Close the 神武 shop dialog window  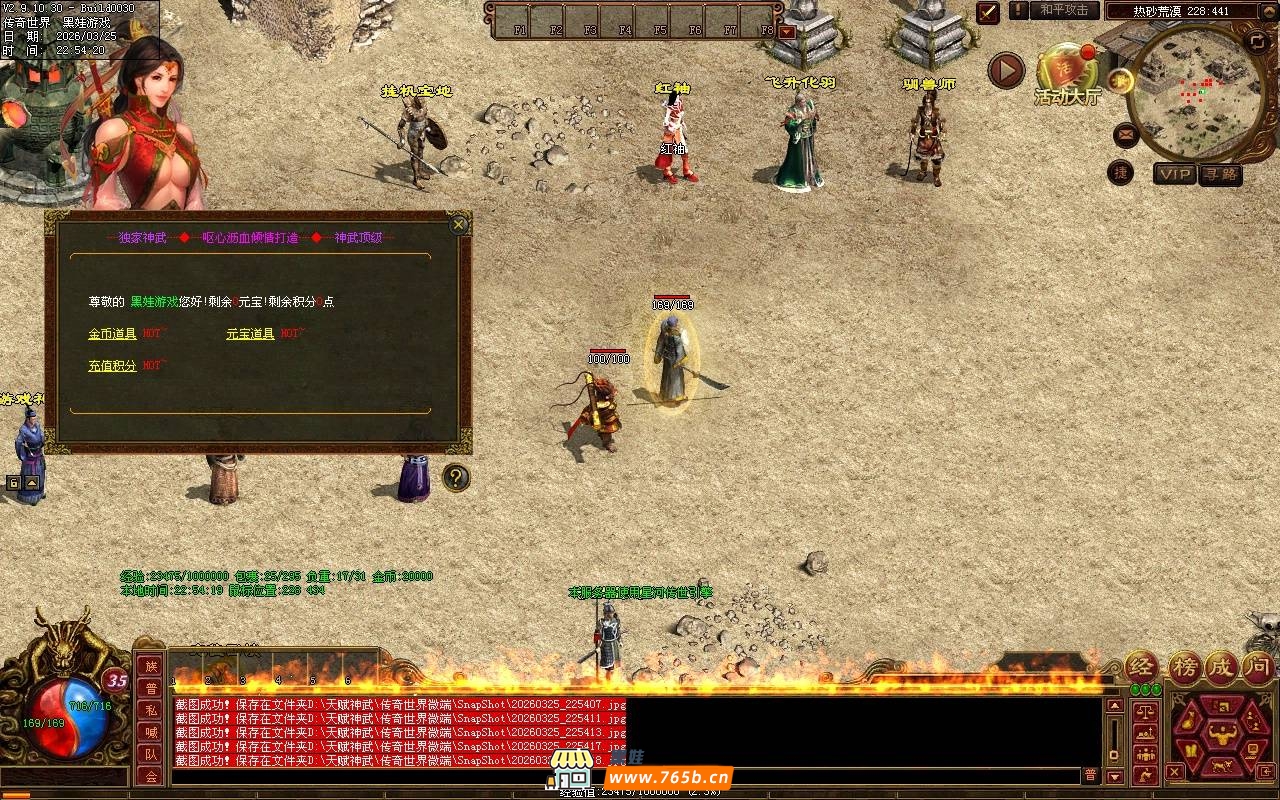click(459, 224)
